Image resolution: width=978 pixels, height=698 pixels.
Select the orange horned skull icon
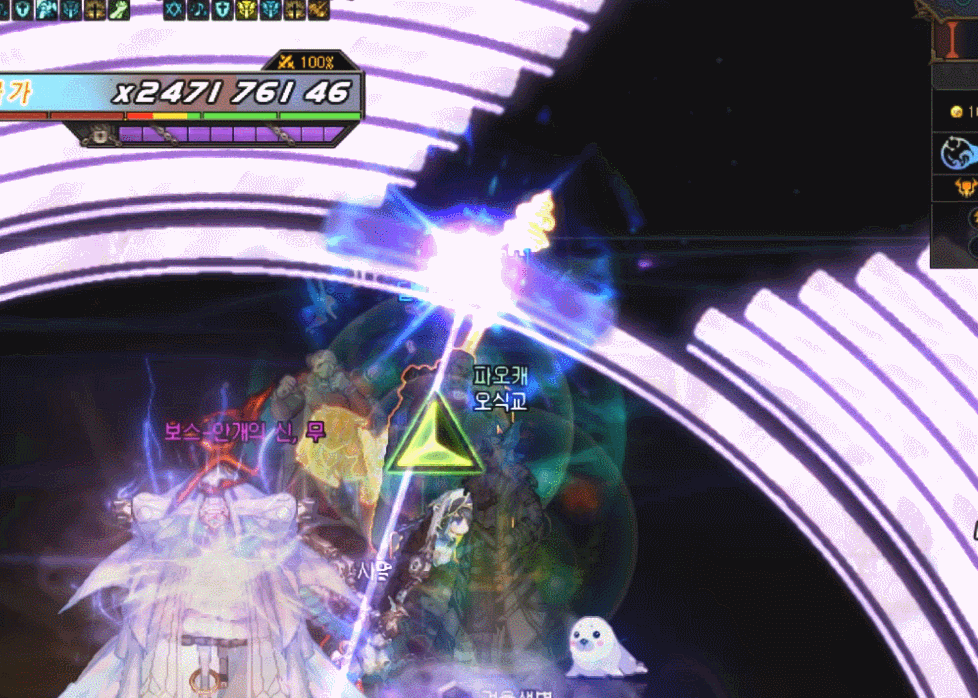(x=965, y=187)
